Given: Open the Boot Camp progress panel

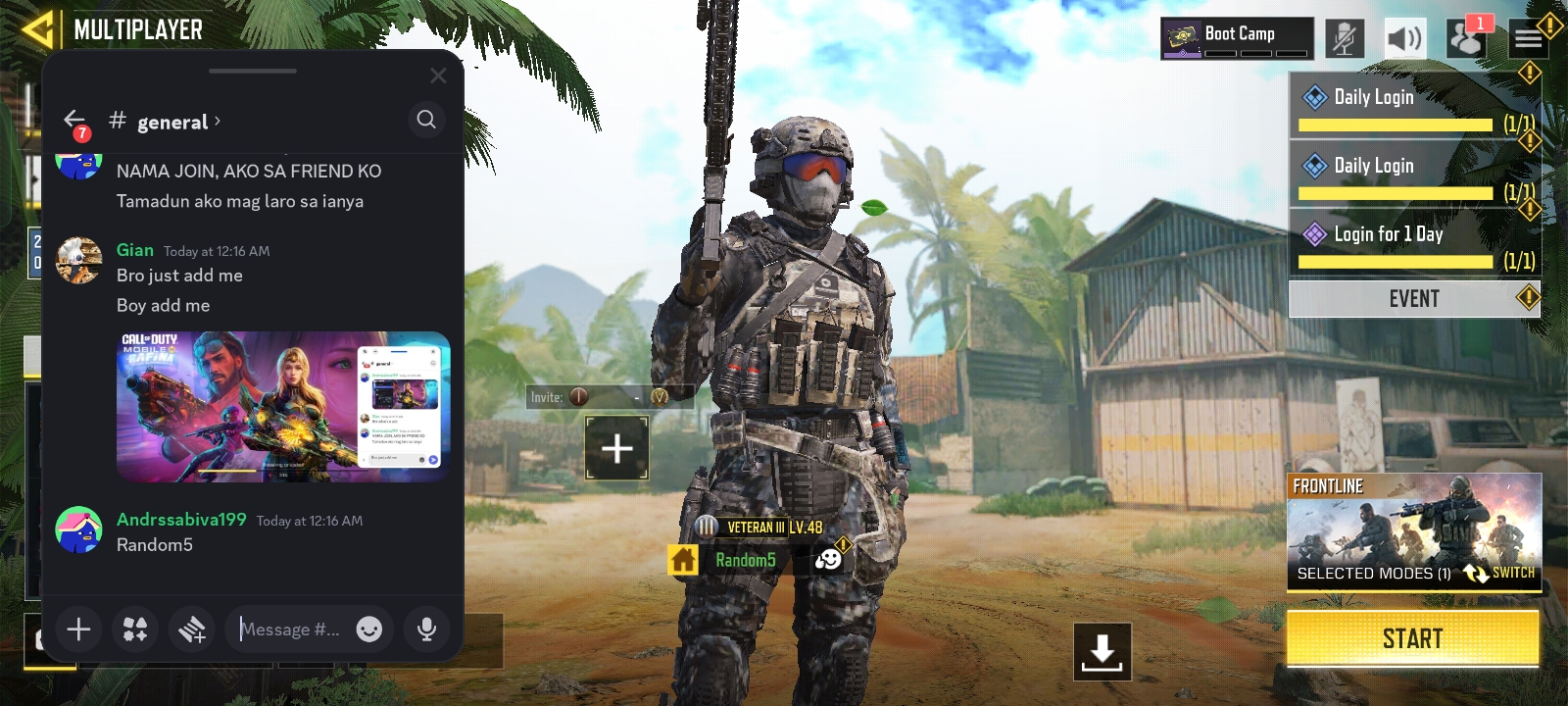Looking at the screenshot, I should point(1237,38).
